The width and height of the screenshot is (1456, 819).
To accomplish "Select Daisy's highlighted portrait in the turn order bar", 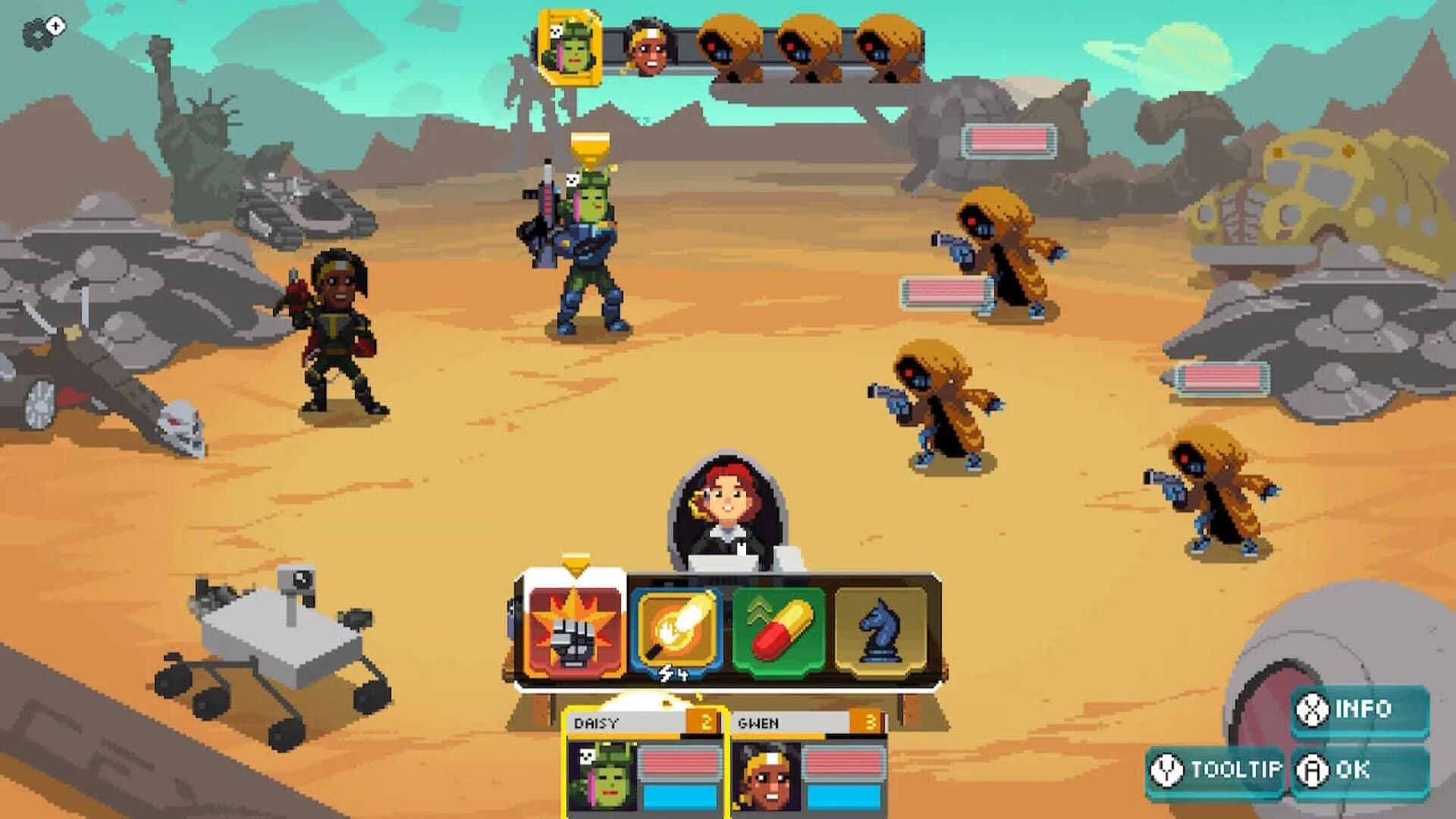I will (x=571, y=47).
